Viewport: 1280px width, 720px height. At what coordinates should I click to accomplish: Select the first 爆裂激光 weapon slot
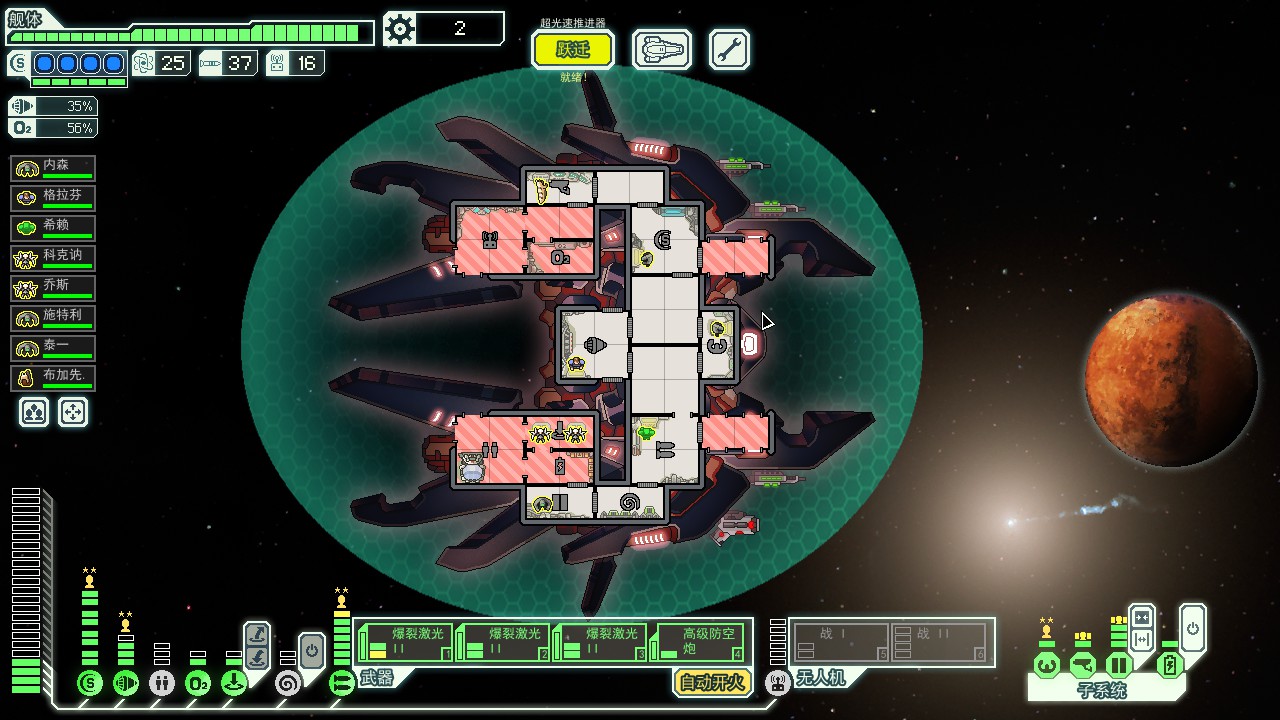(405, 642)
